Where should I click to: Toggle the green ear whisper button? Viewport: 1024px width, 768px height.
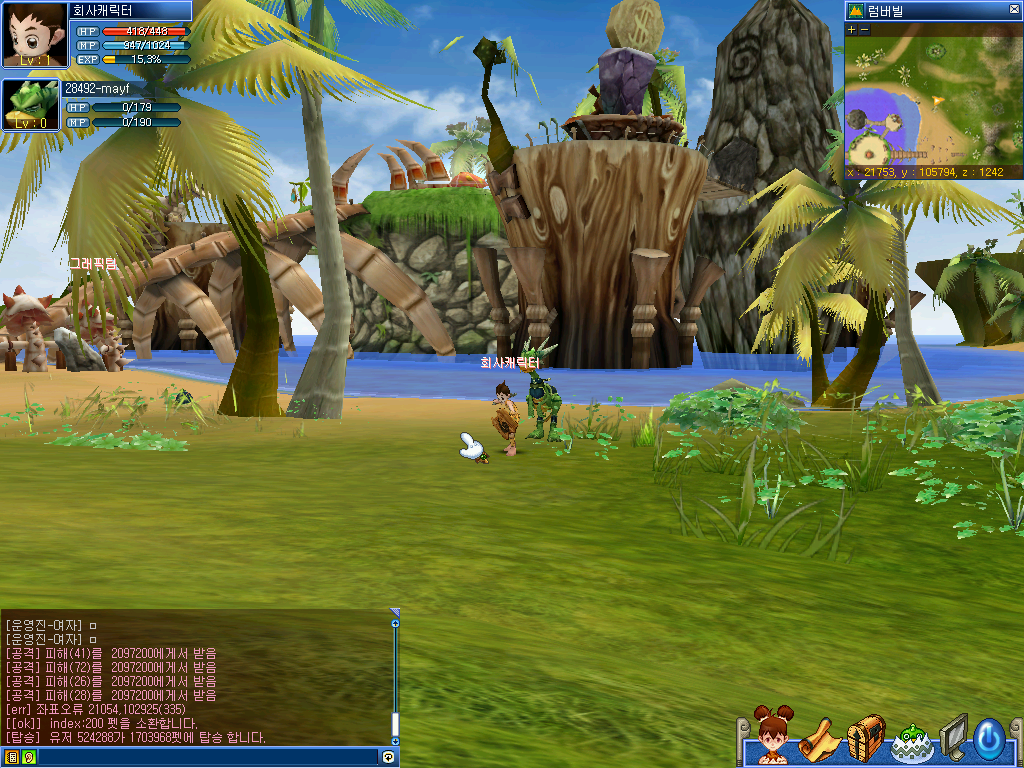28,758
